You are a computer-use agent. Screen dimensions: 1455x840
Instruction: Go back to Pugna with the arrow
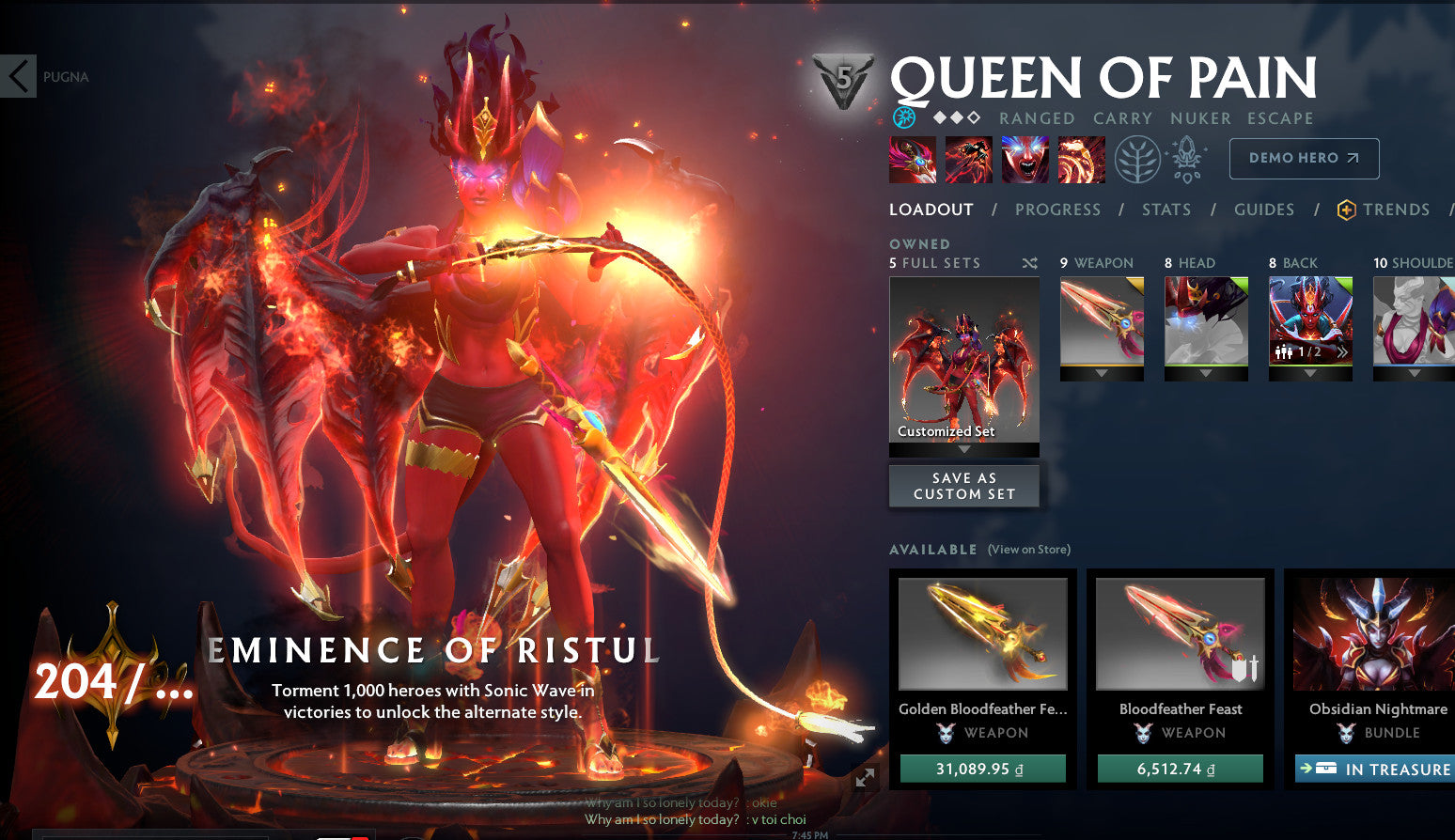18,75
